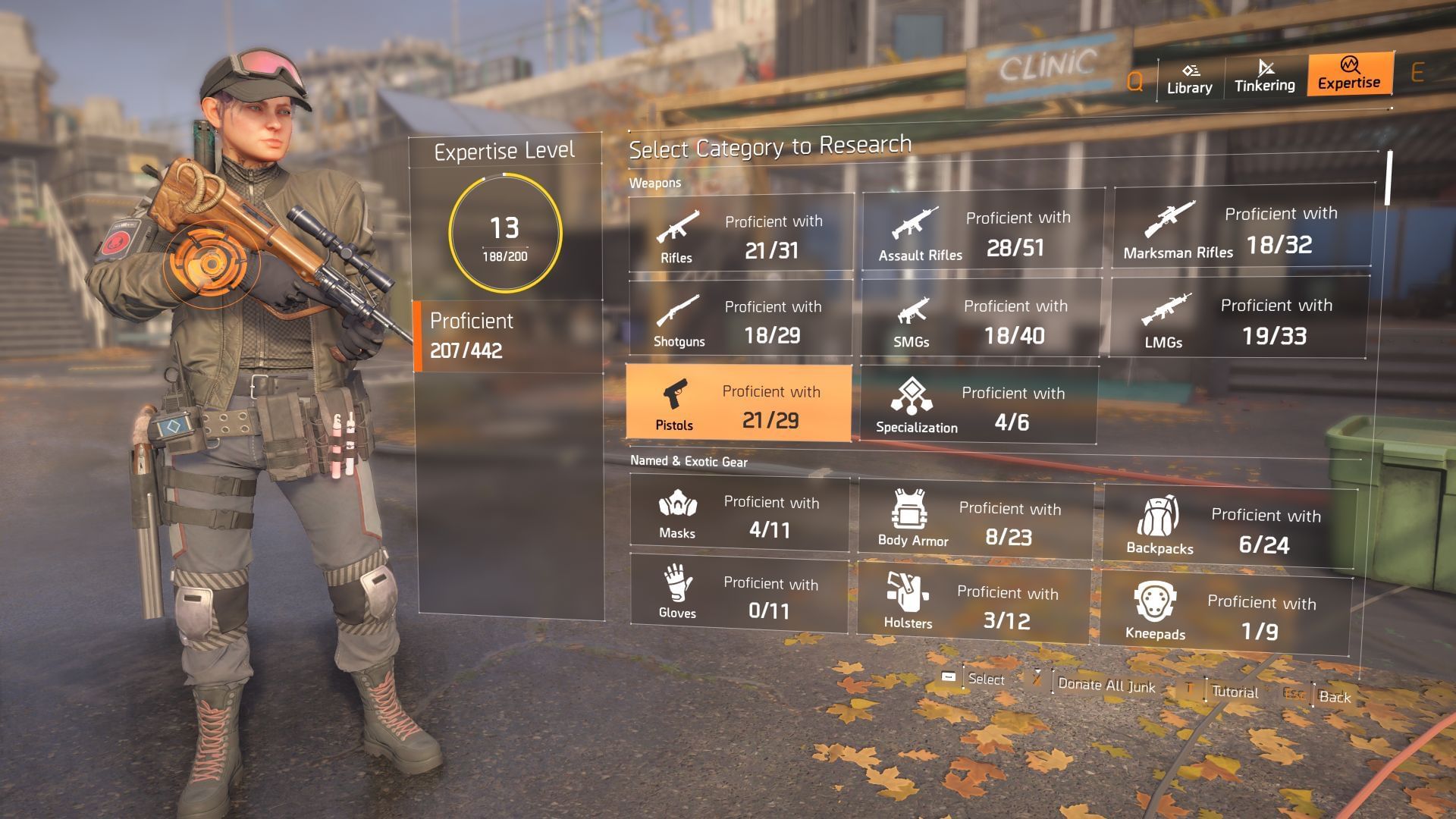Select the highlighted Pistols category

pyautogui.click(x=739, y=403)
